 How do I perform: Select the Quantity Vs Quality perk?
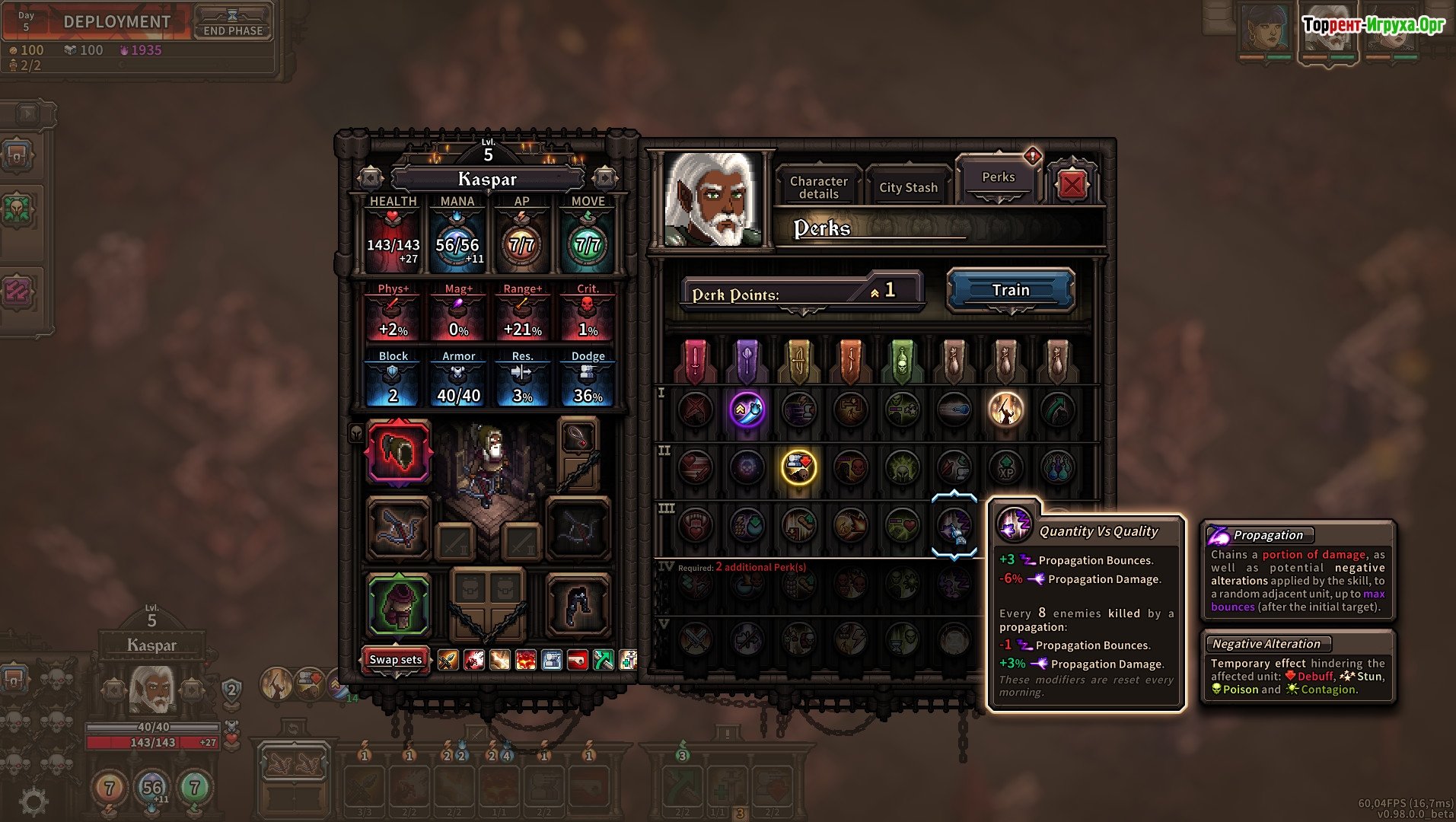point(954,525)
